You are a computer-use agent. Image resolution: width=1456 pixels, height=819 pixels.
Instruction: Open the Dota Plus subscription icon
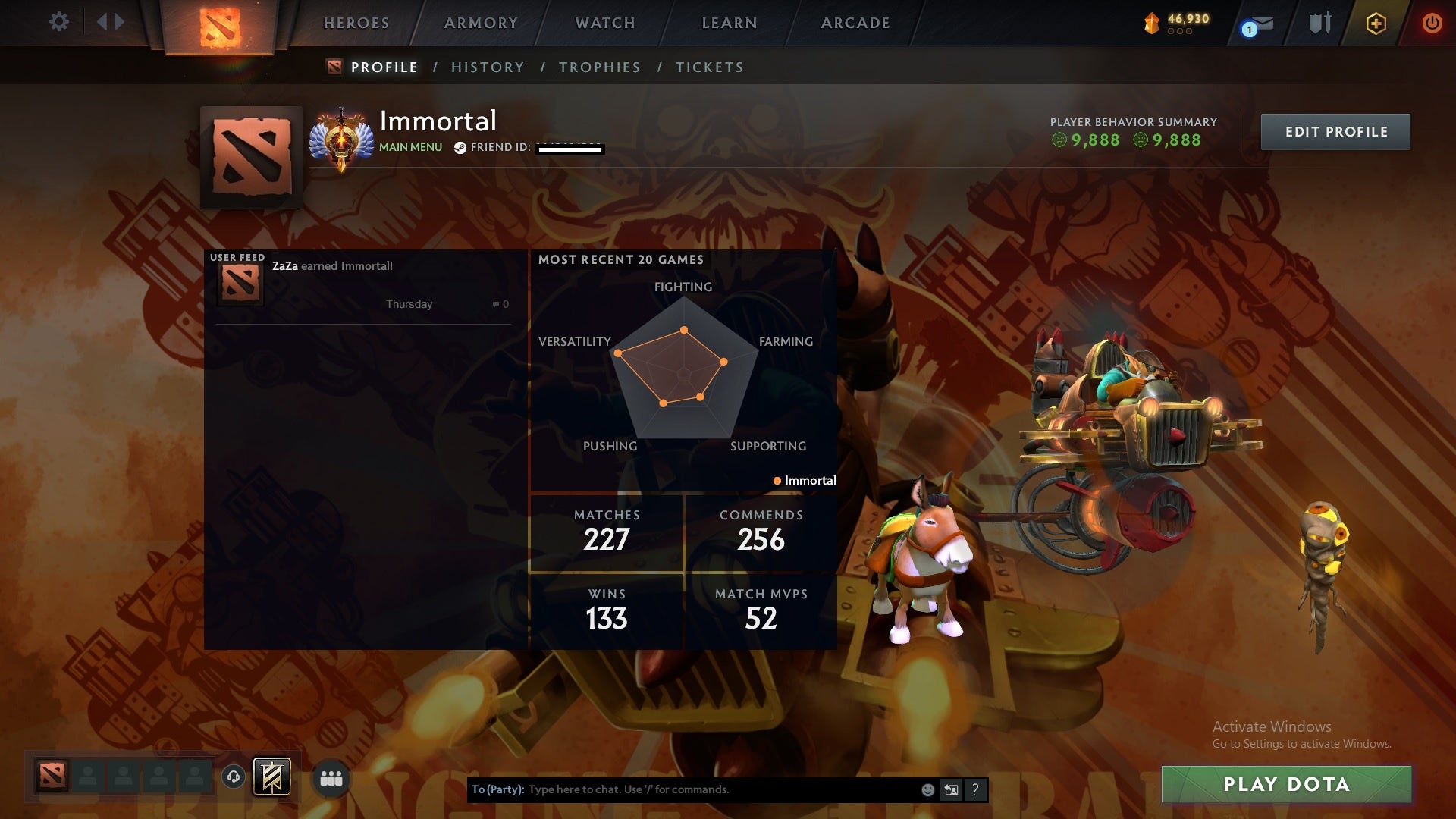(x=1375, y=23)
